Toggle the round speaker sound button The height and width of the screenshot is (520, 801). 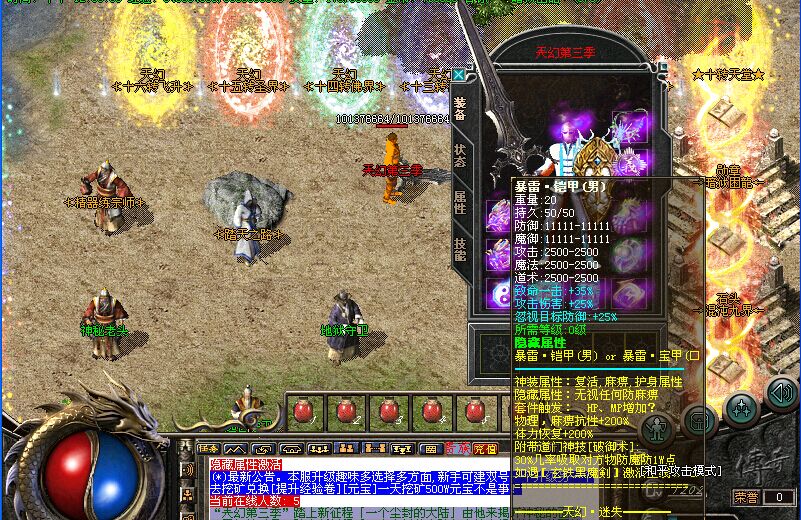(782, 393)
